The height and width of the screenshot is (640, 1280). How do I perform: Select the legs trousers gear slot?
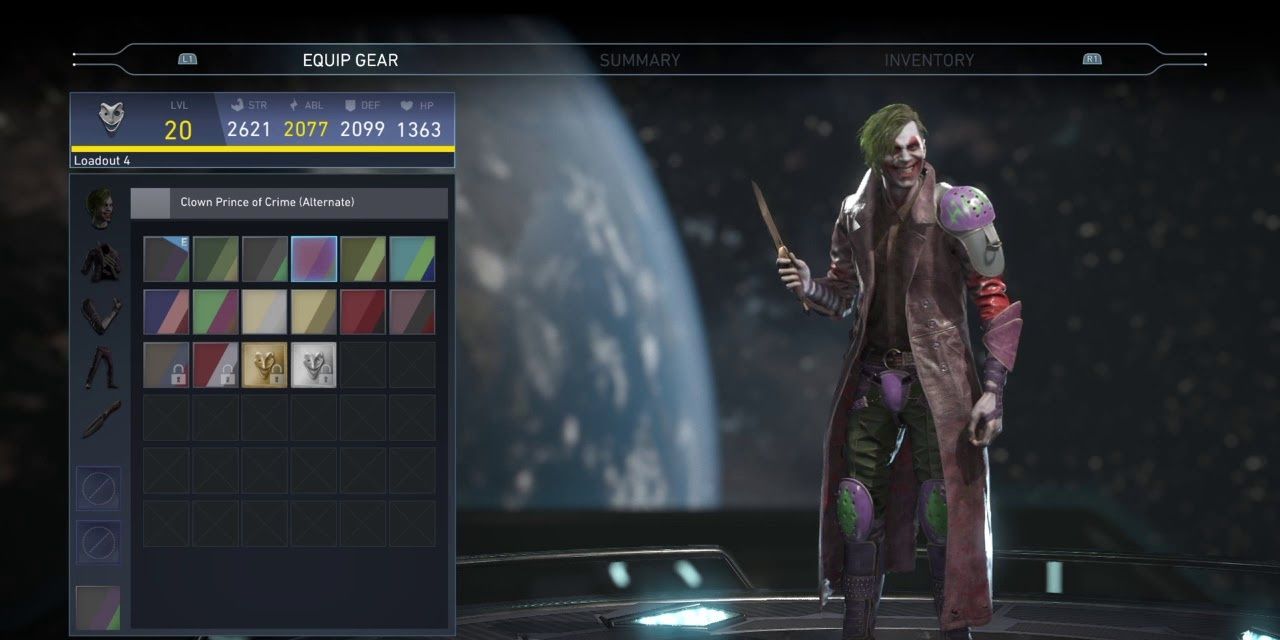tap(100, 367)
